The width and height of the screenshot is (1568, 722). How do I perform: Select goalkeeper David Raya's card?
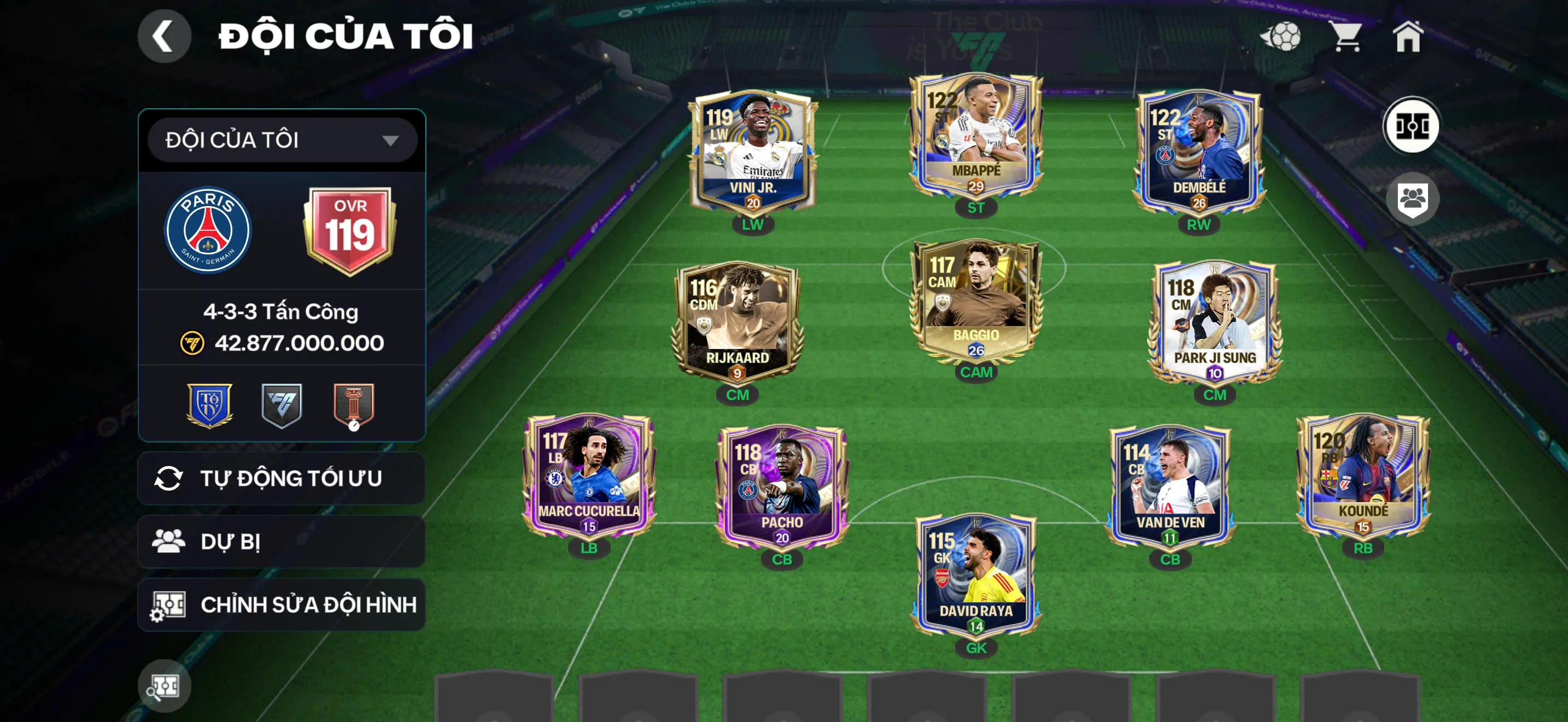976,575
